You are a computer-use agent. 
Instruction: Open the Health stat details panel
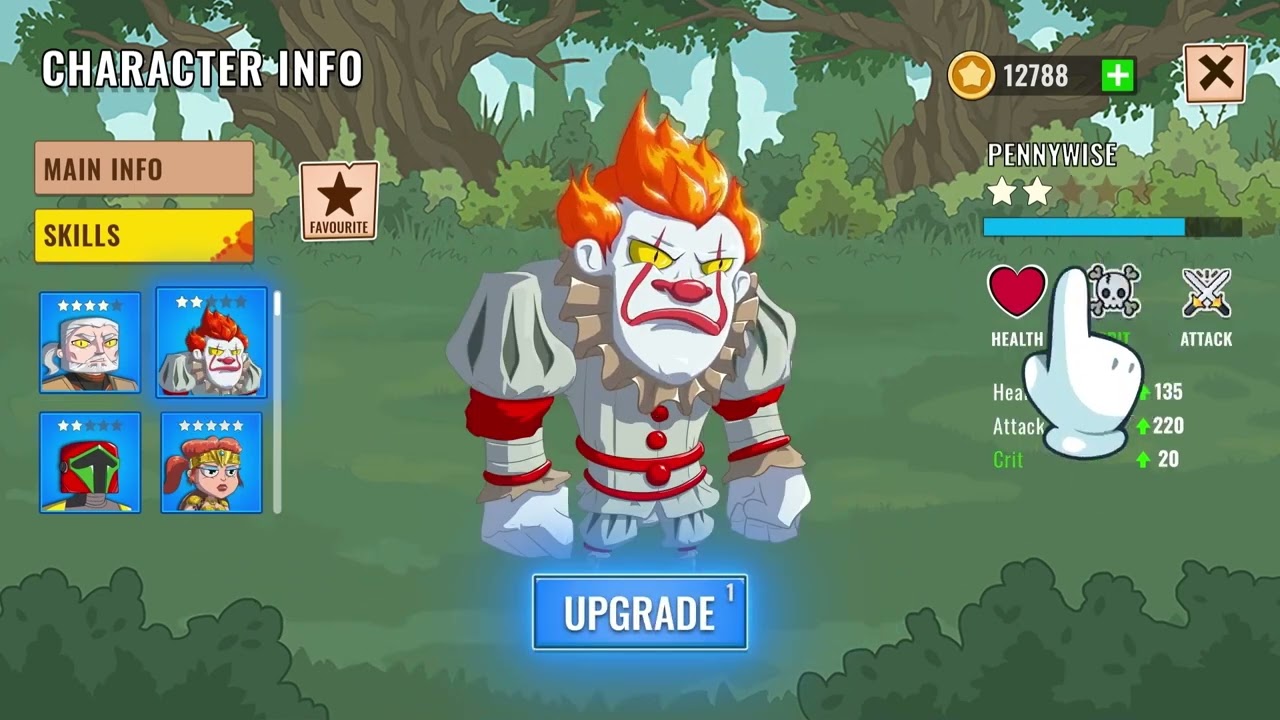pyautogui.click(x=1017, y=295)
